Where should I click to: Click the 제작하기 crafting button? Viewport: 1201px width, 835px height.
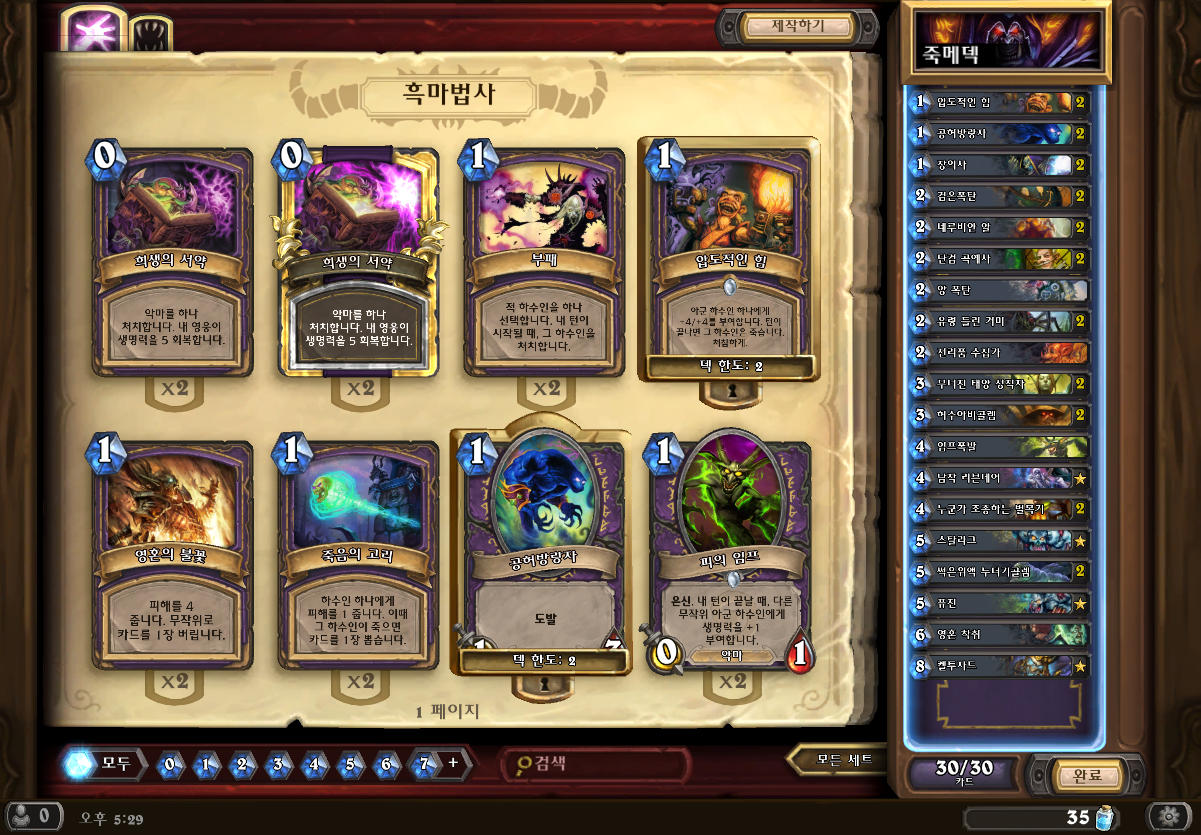tap(796, 27)
